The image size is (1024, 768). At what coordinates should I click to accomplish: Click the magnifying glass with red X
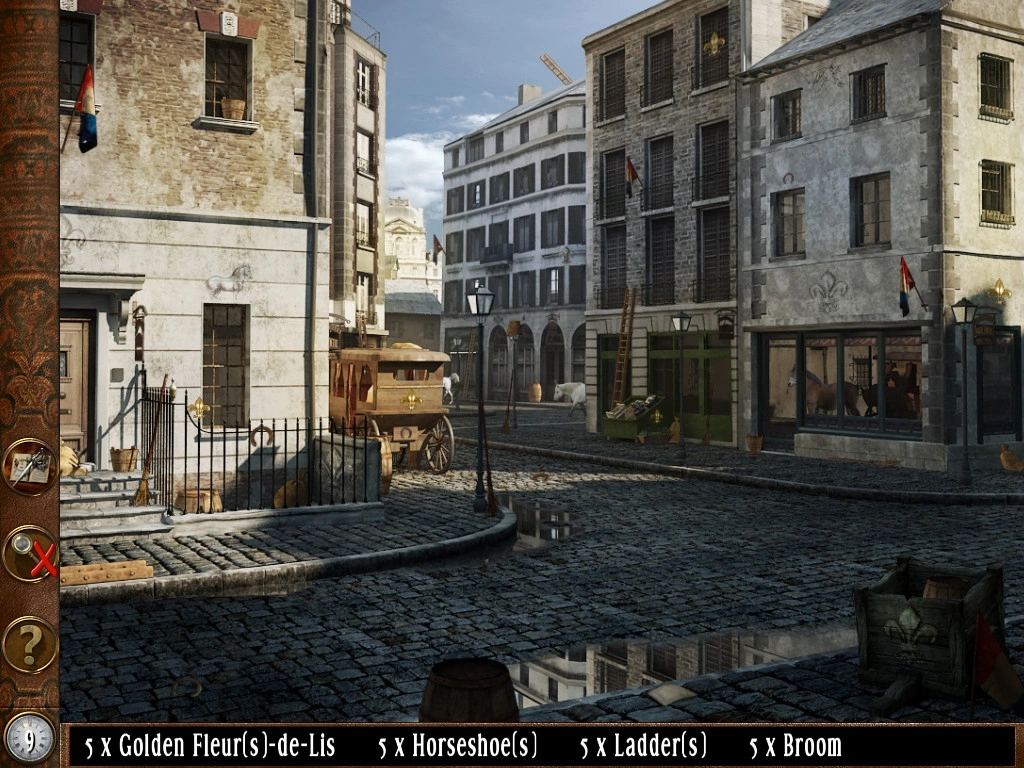point(29,553)
